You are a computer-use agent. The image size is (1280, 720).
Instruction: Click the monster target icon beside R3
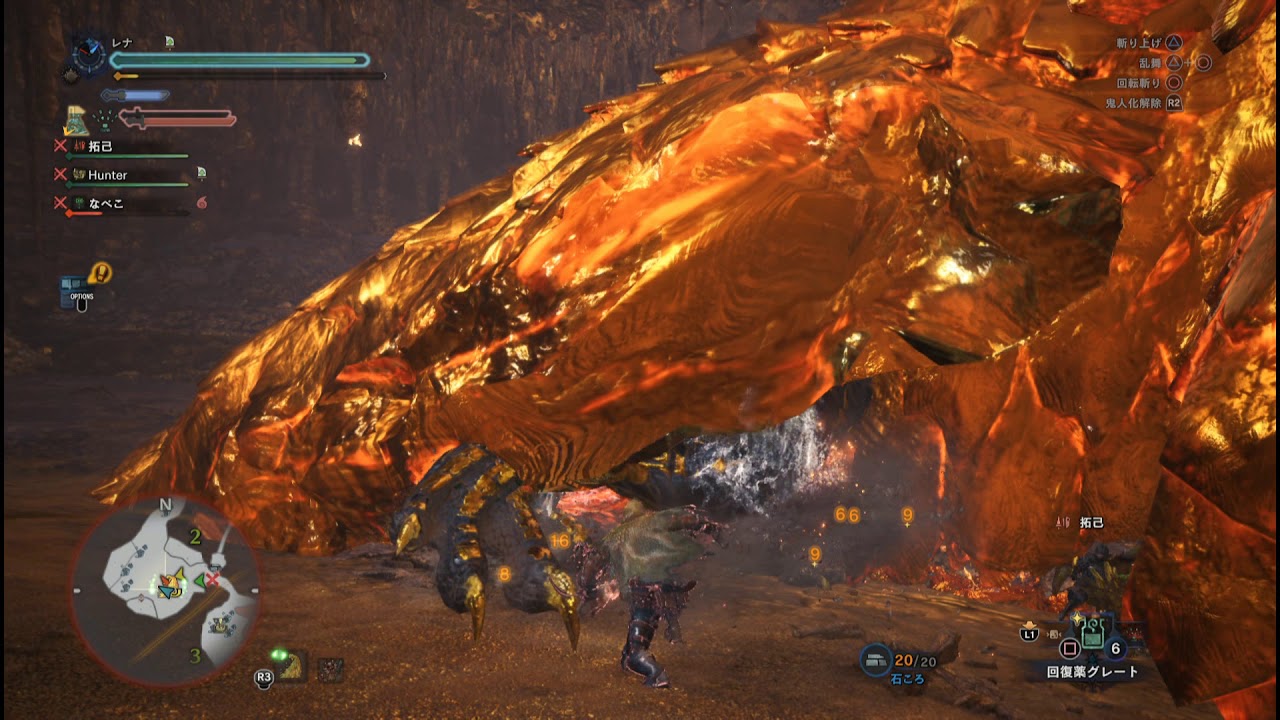[x=293, y=666]
